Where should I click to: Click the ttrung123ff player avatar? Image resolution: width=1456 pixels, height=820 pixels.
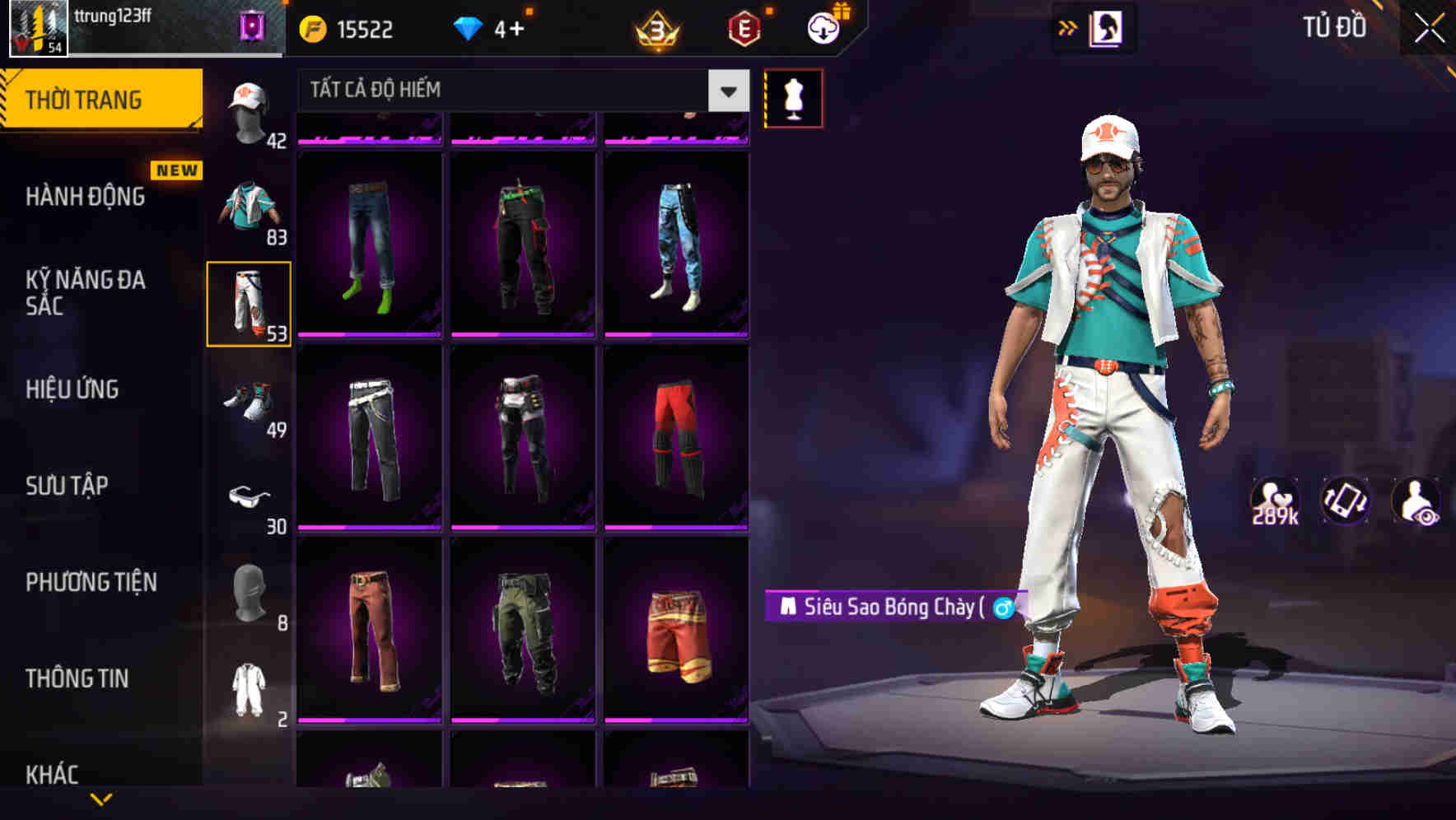coord(39,27)
